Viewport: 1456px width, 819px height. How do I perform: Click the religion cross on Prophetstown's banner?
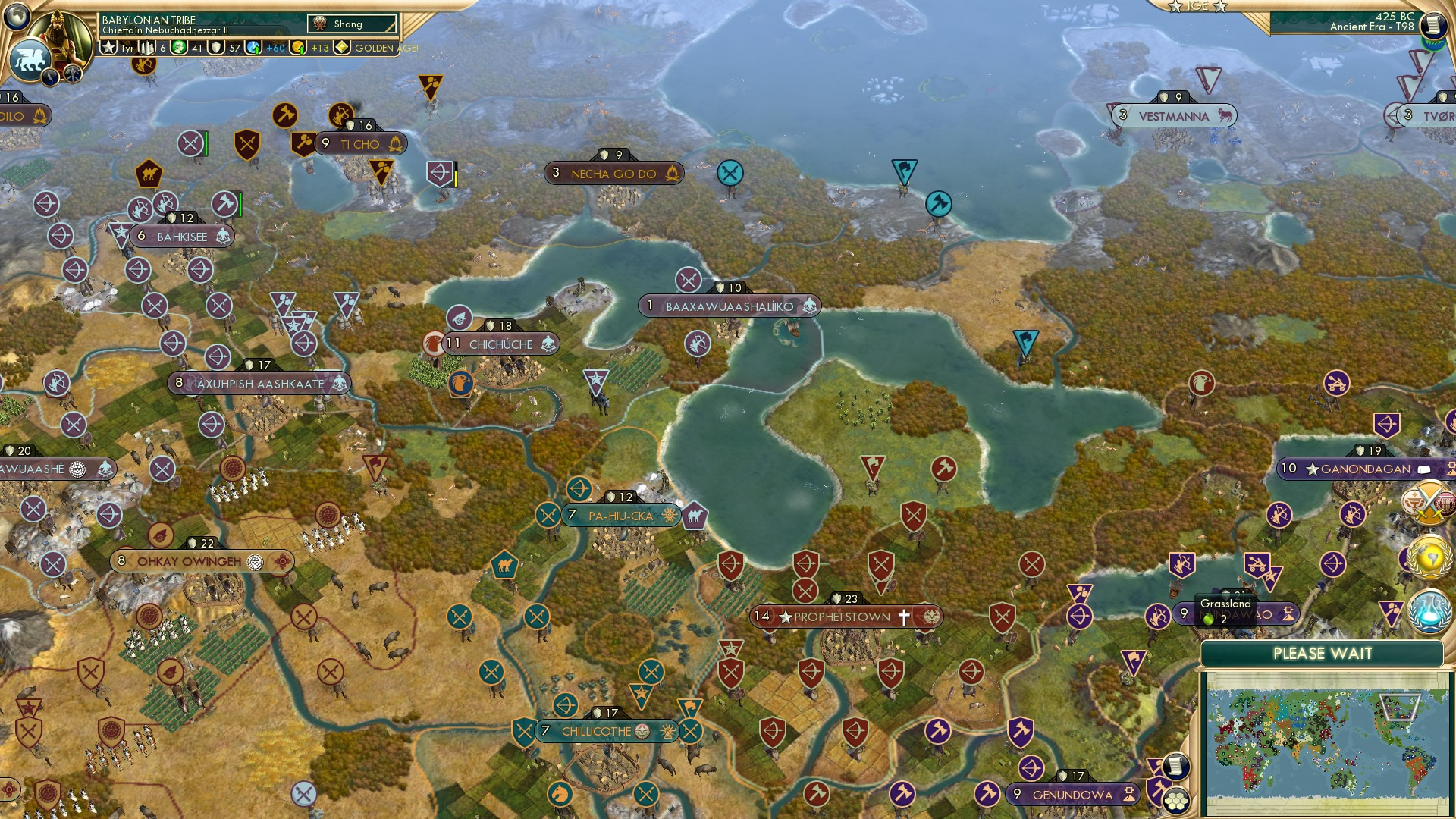tap(904, 617)
